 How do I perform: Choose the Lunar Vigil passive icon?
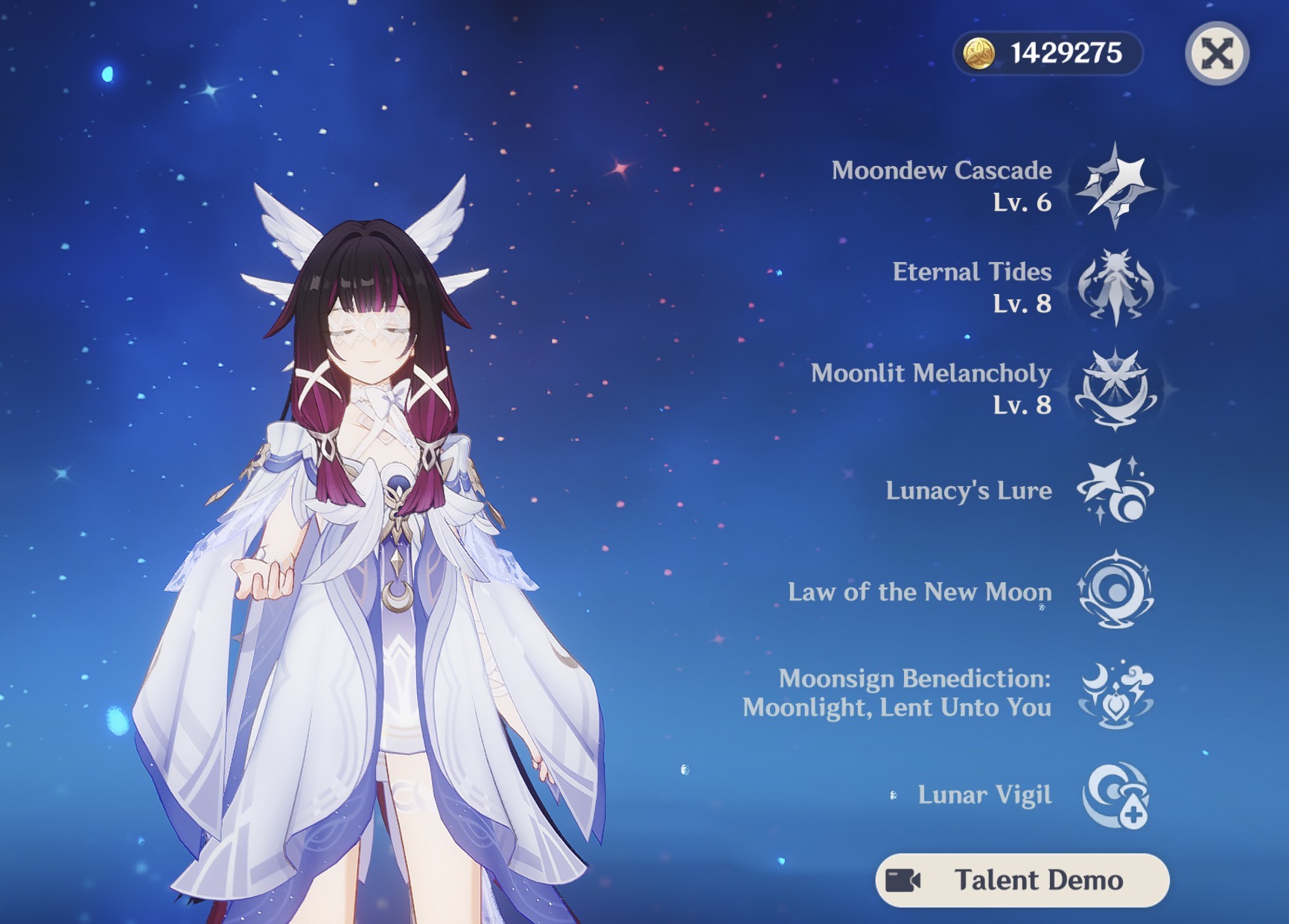pos(1115,795)
